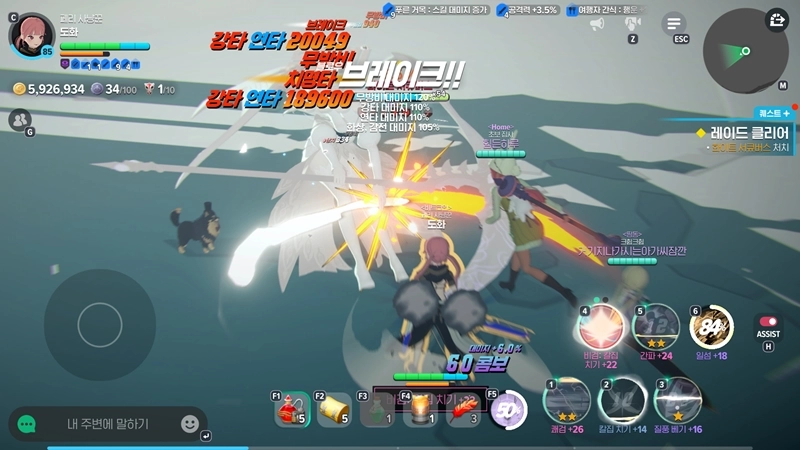
Task: Open the emoji smiley button
Action: click(x=190, y=424)
